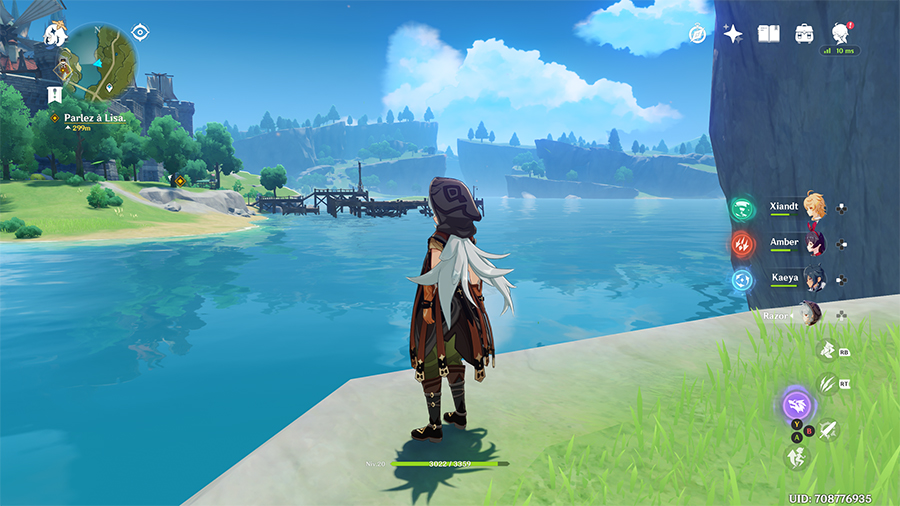Open the Adventurer Handbook book icon

click(x=768, y=34)
